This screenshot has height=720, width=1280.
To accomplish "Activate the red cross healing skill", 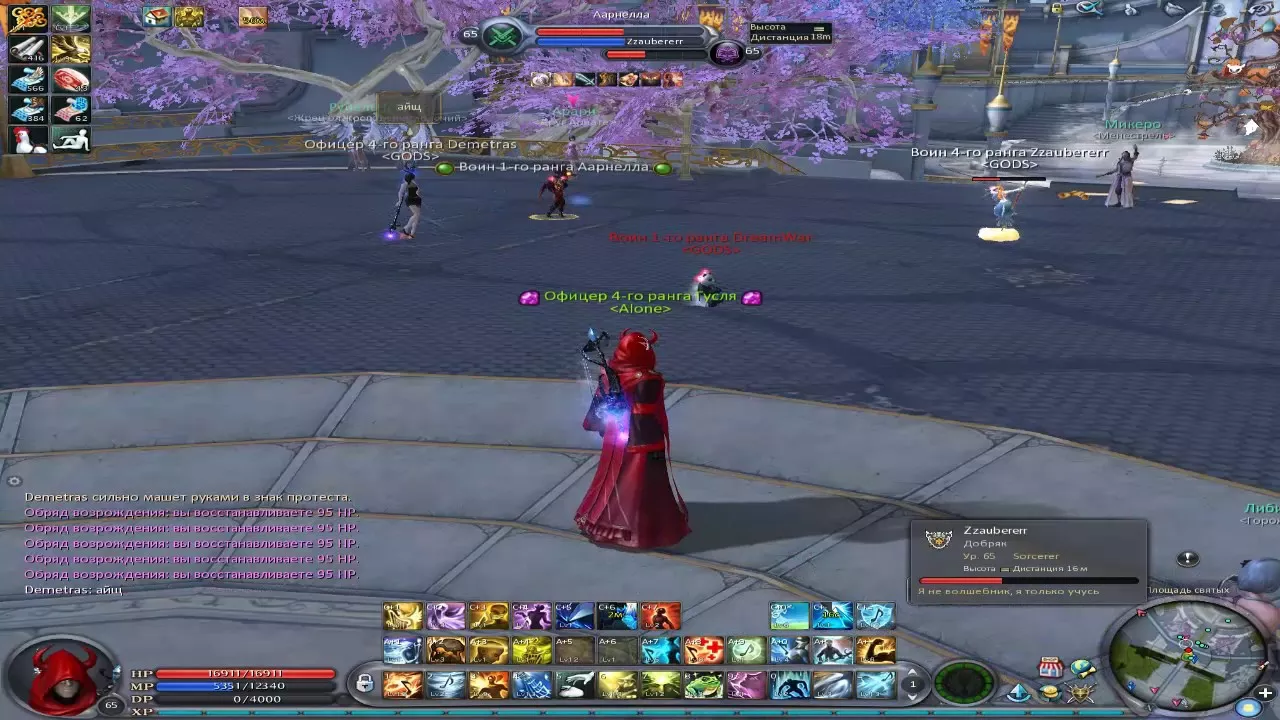I will click(703, 651).
